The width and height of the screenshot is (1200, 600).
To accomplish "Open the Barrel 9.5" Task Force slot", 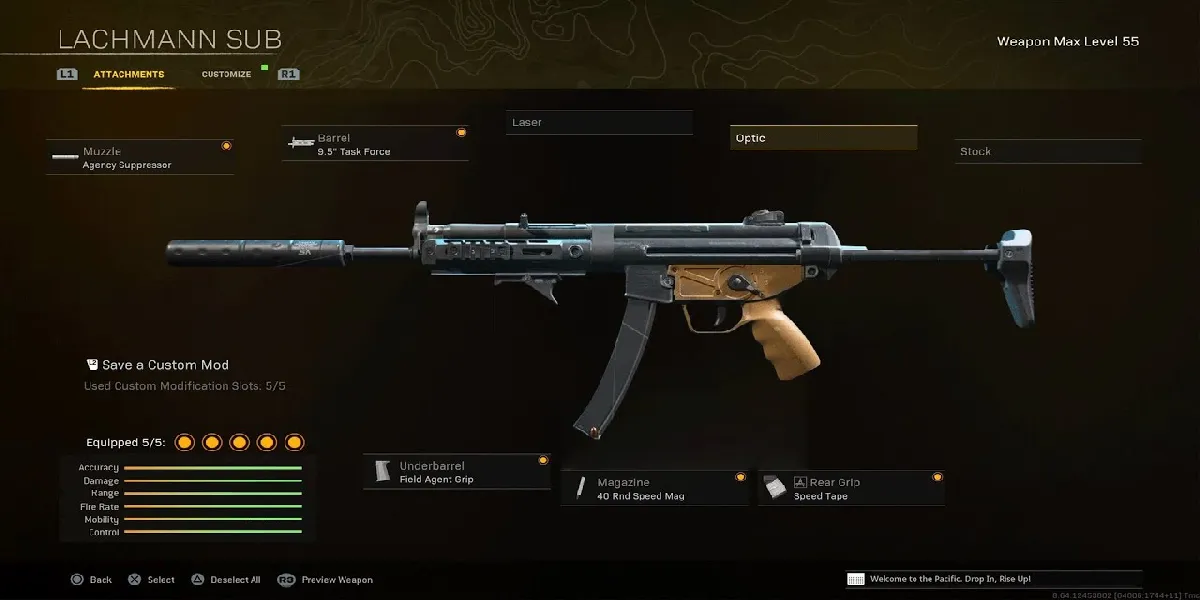I will [375, 144].
